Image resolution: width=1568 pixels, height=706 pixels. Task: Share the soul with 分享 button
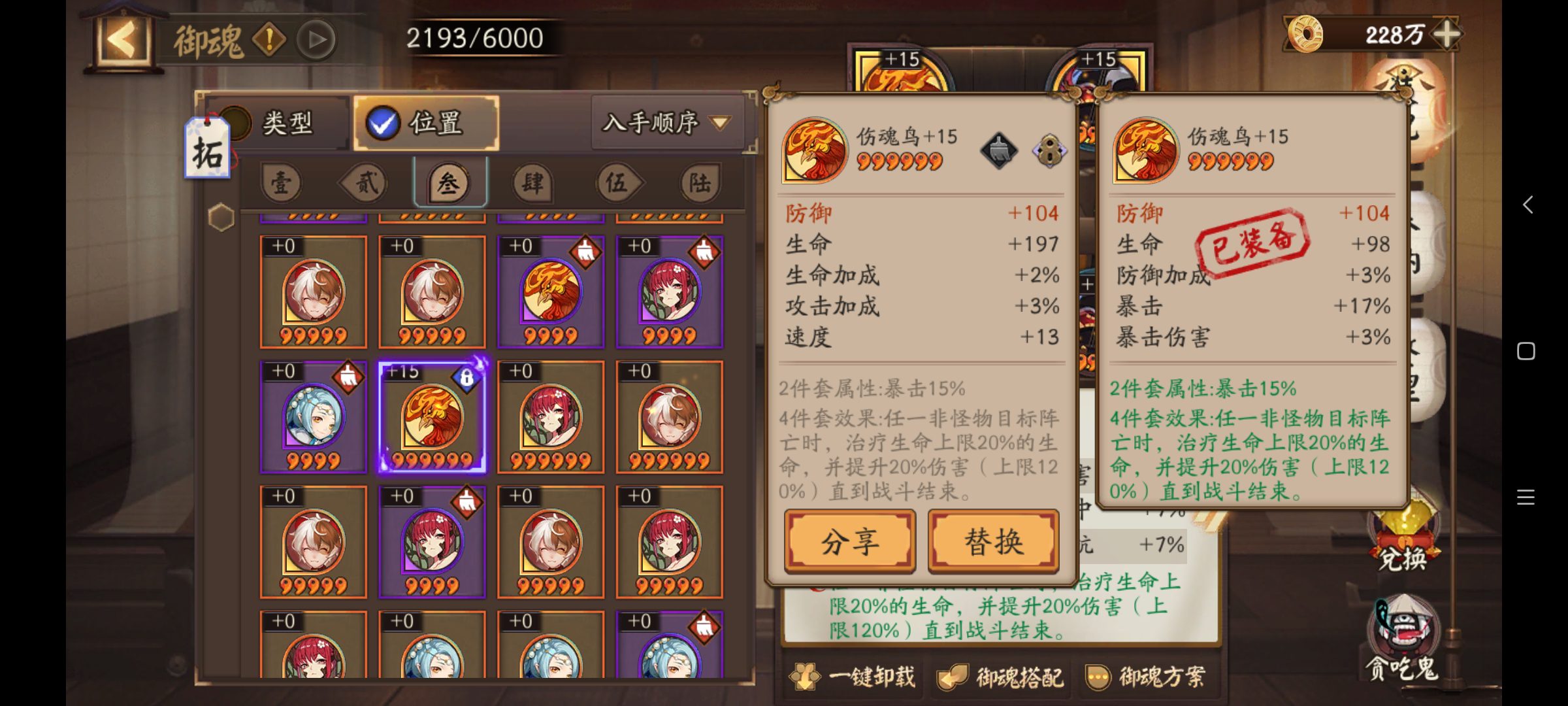pyautogui.click(x=849, y=541)
